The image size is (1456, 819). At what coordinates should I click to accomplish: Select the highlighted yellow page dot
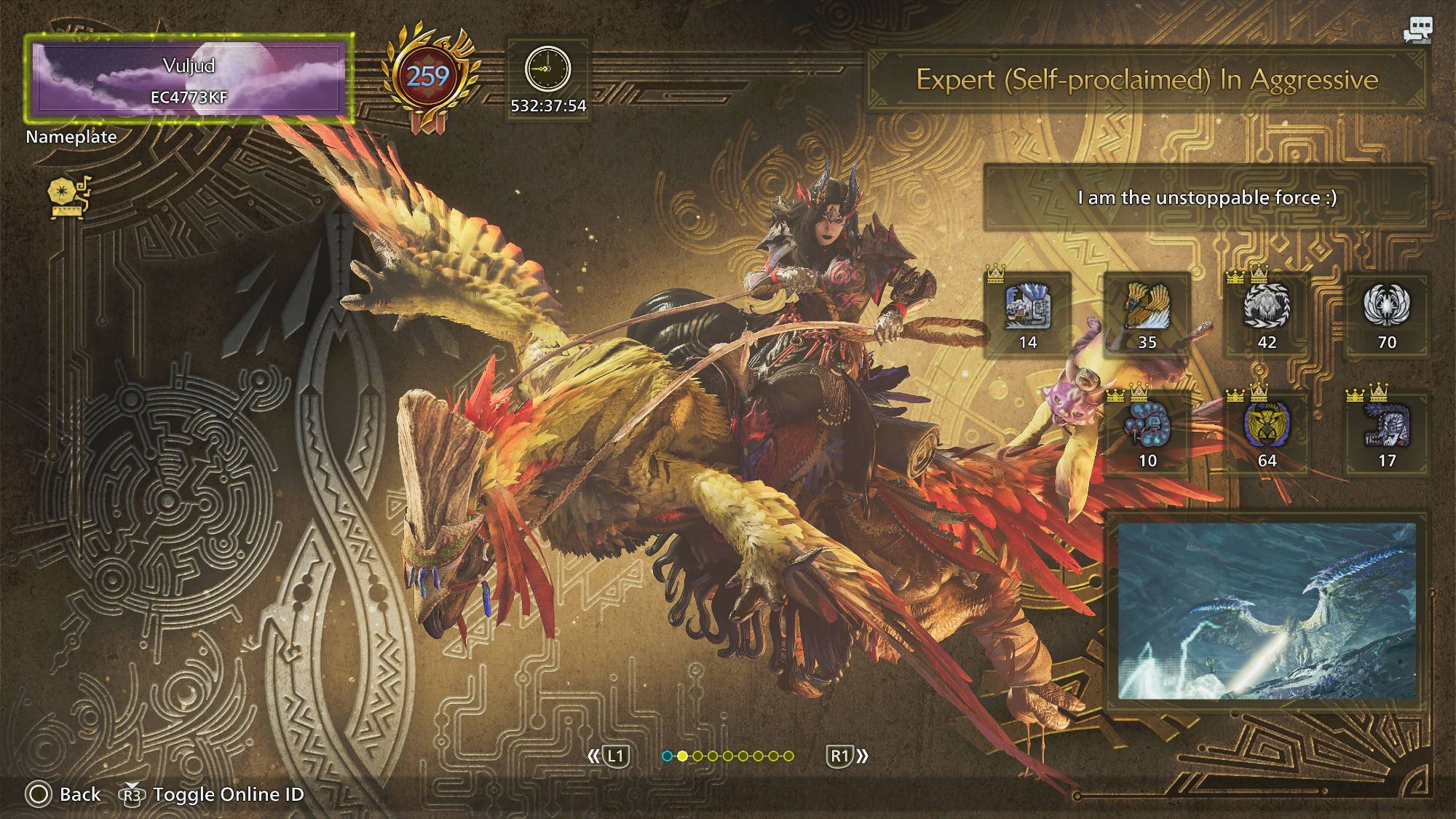682,756
